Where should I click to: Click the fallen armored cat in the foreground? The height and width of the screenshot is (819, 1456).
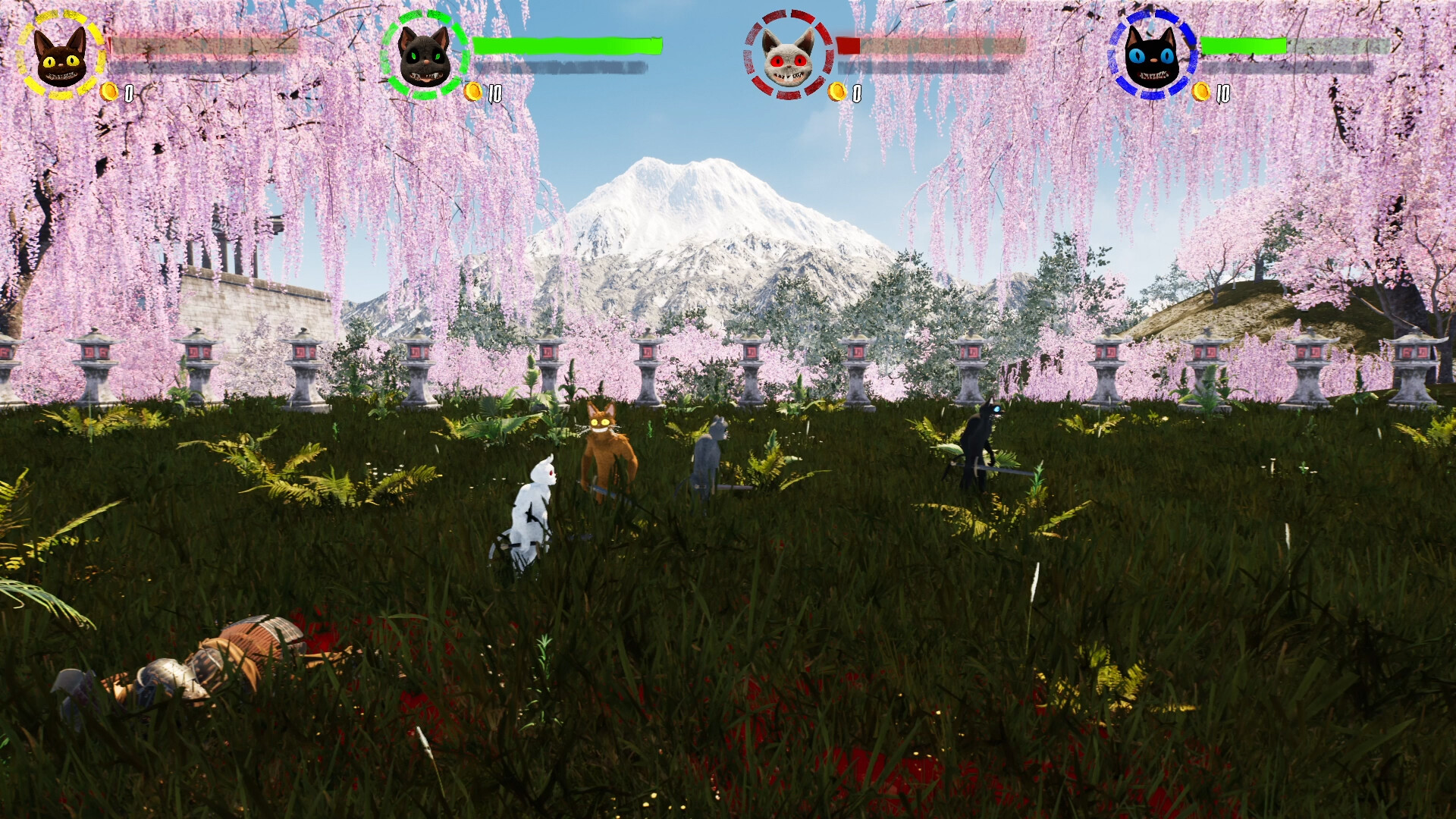pos(205,660)
